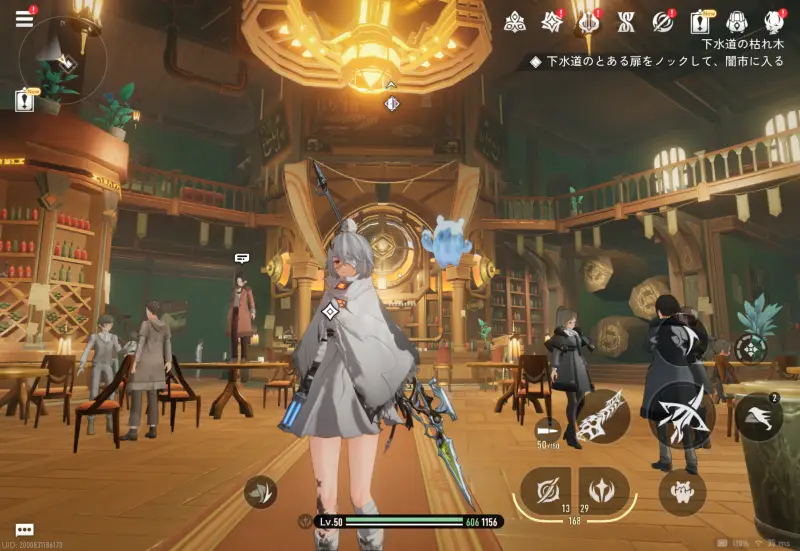The width and height of the screenshot is (800, 551).
Task: Open the backpack inventory
Action: [737, 21]
